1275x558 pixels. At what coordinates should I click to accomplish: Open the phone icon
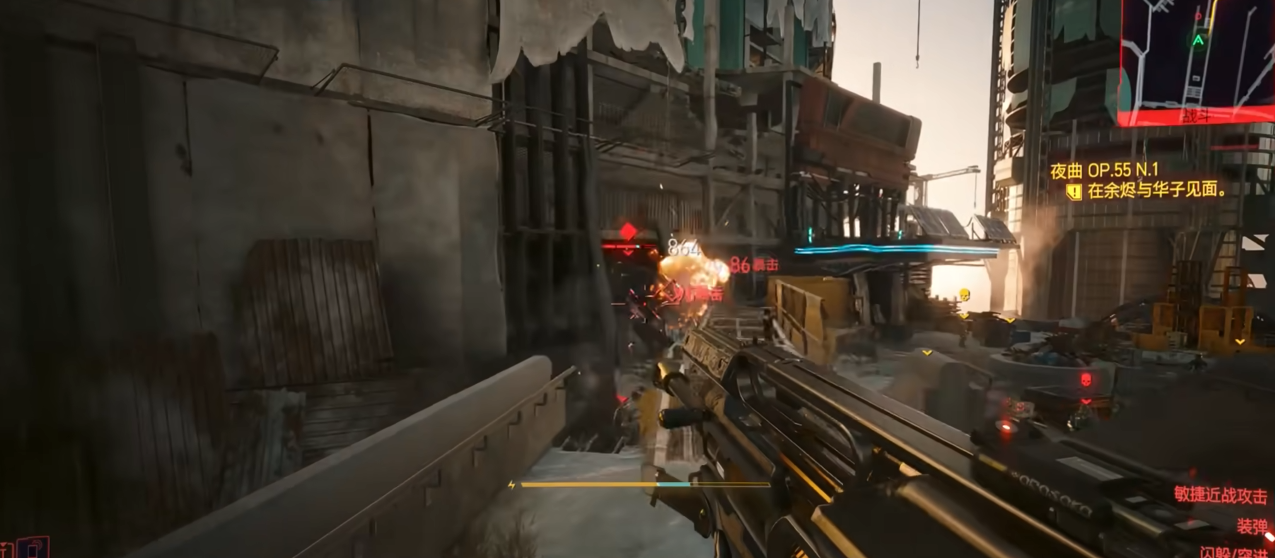(33, 548)
